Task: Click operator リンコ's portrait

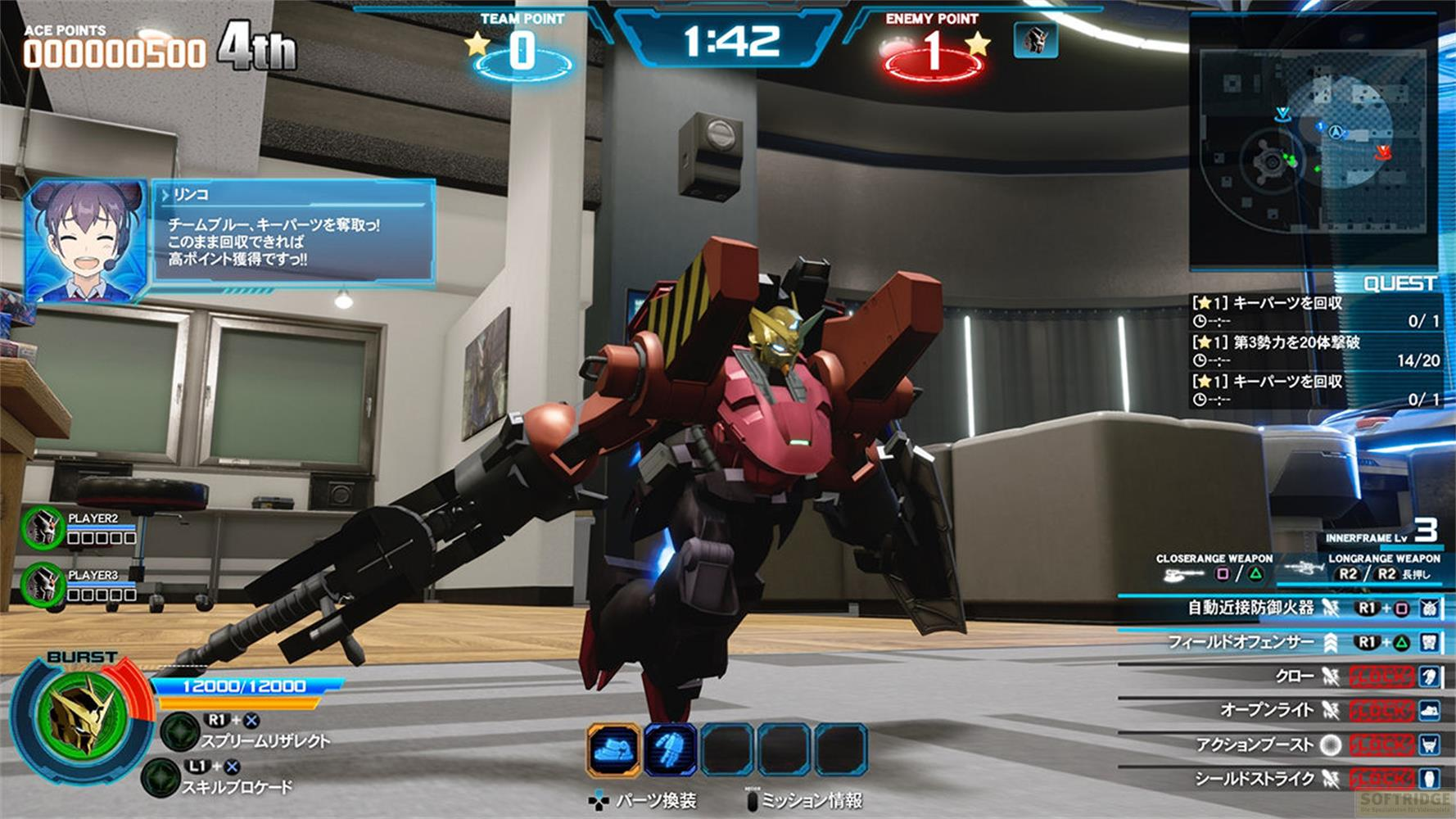Action: [85, 242]
